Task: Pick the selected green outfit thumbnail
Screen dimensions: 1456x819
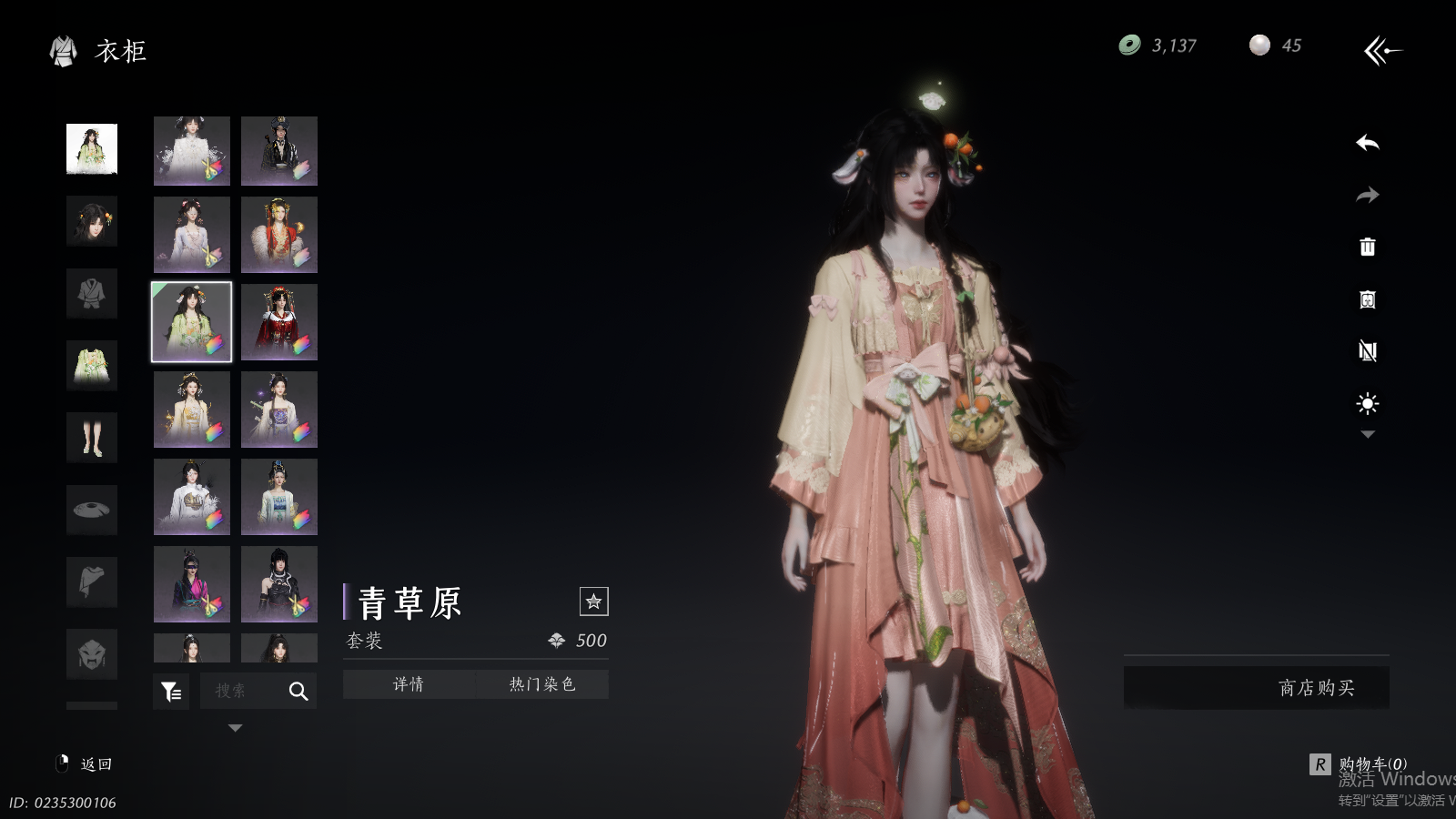Action: pos(192,322)
